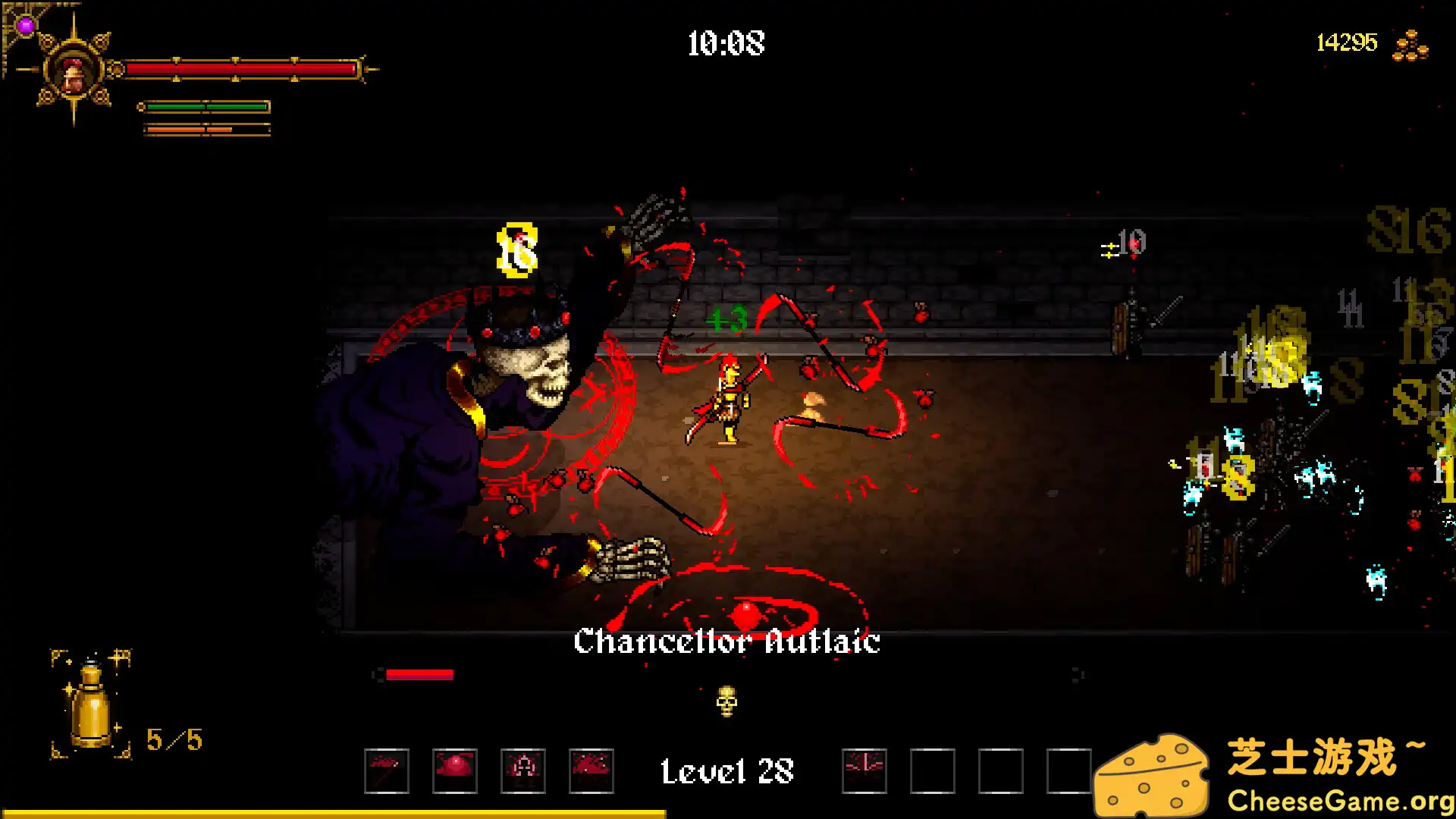Select the red slime ability icon
1456x819 pixels.
(x=453, y=770)
